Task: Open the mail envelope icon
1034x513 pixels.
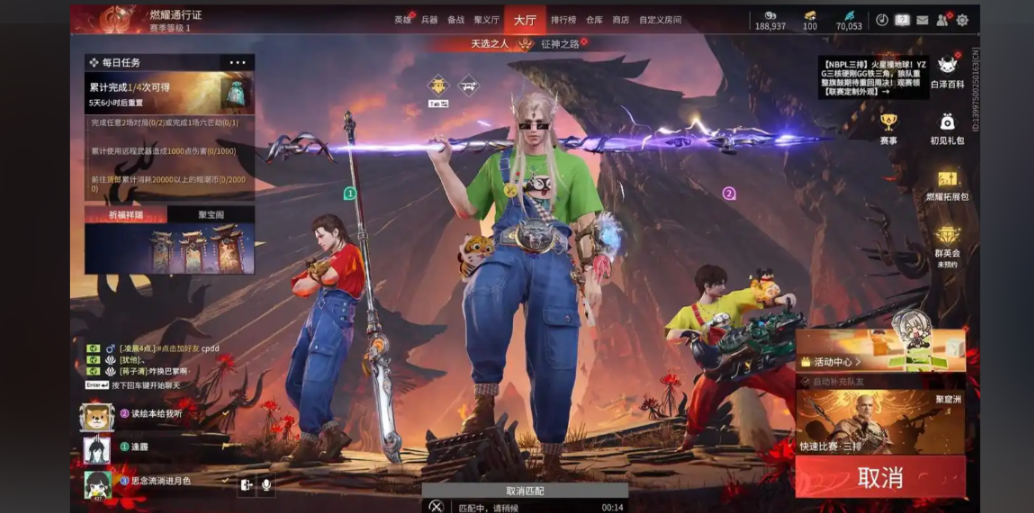Action: pyautogui.click(x=922, y=20)
